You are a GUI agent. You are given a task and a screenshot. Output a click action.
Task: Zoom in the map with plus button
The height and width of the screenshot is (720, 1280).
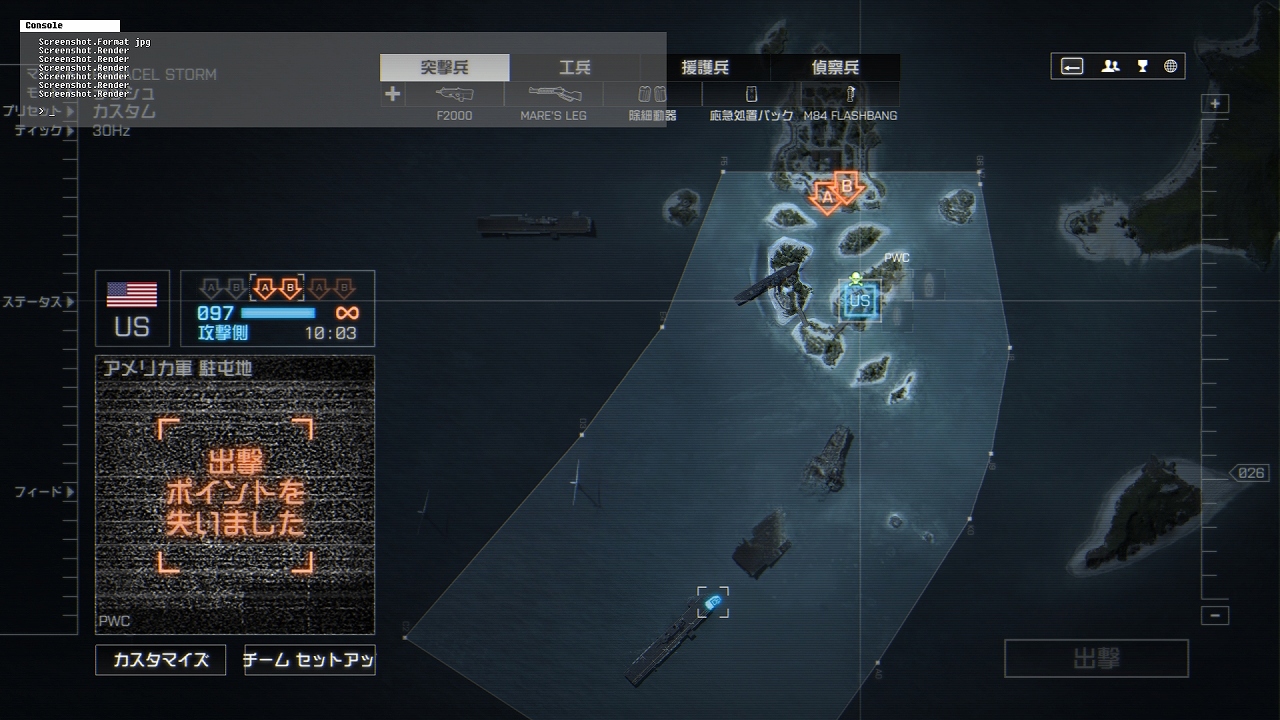[1215, 104]
